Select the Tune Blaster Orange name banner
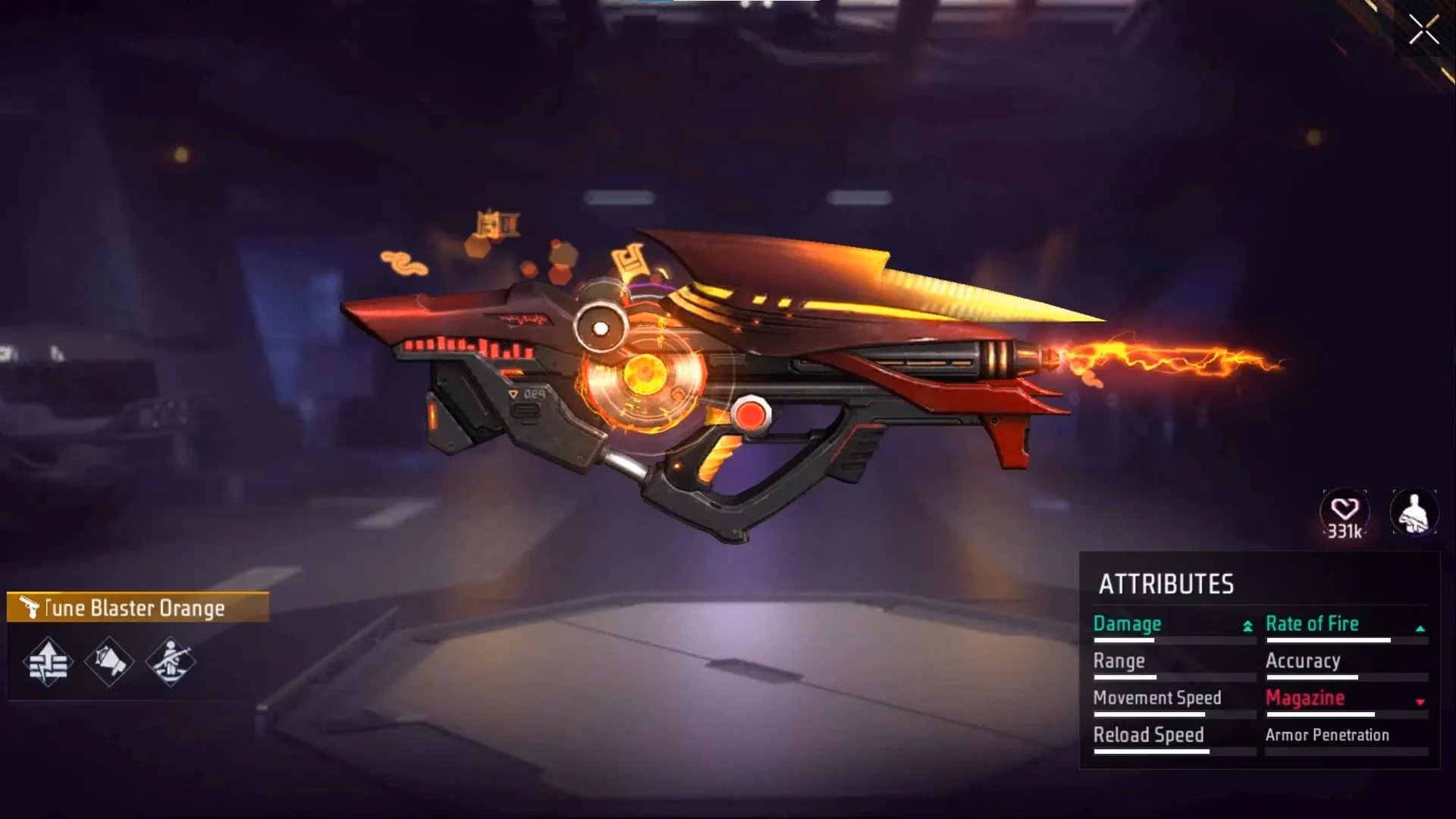Screen dimensions: 1456x819 [136, 607]
